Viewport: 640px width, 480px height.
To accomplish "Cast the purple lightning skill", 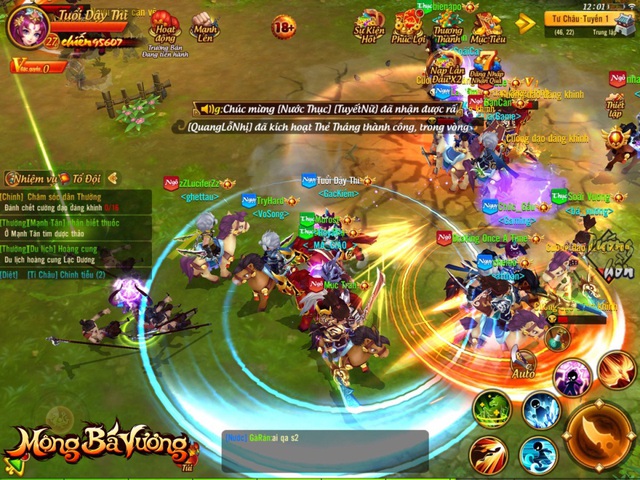I will 572,376.
